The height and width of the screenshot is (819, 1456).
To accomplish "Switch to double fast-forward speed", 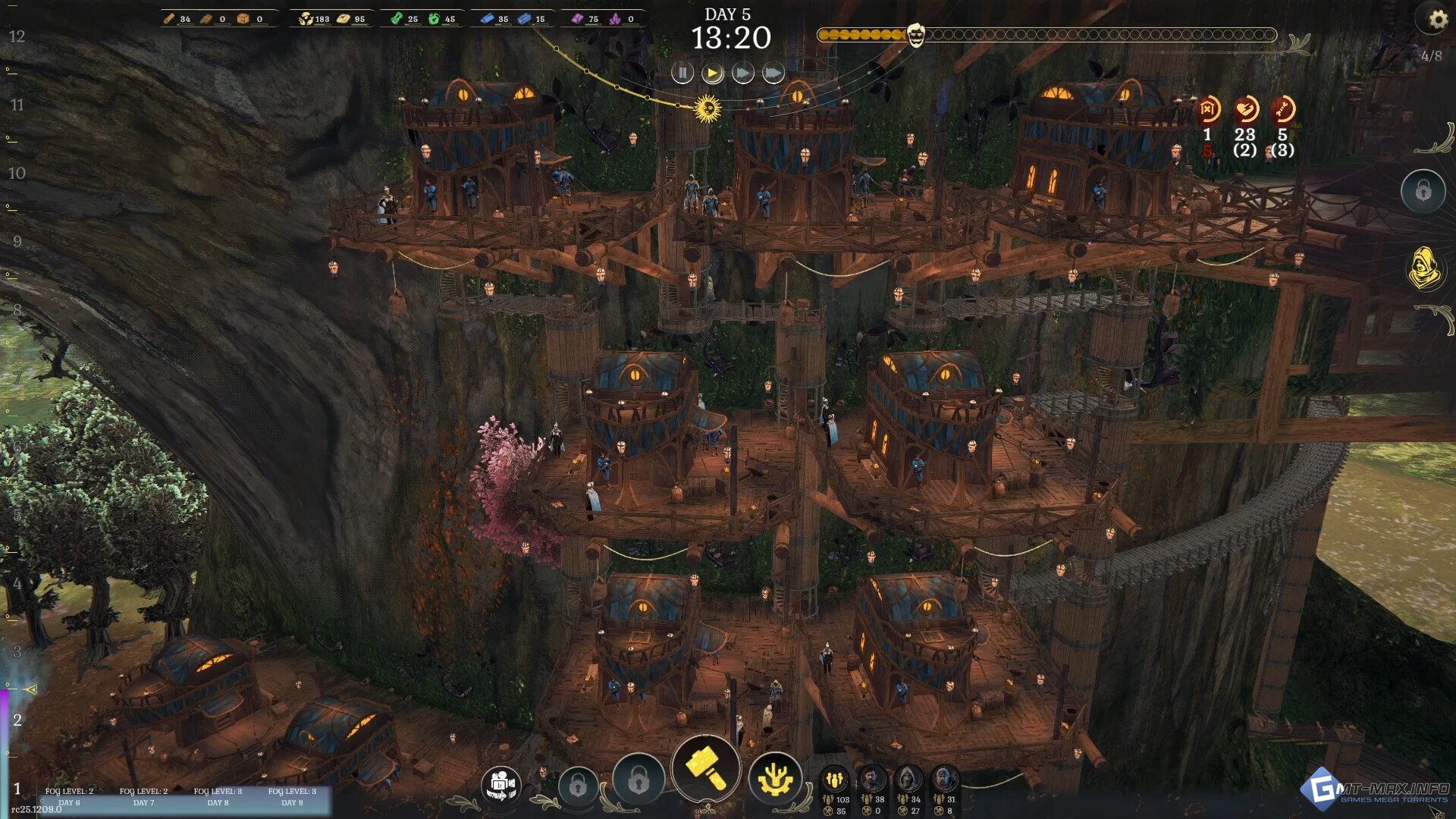I will point(742,73).
